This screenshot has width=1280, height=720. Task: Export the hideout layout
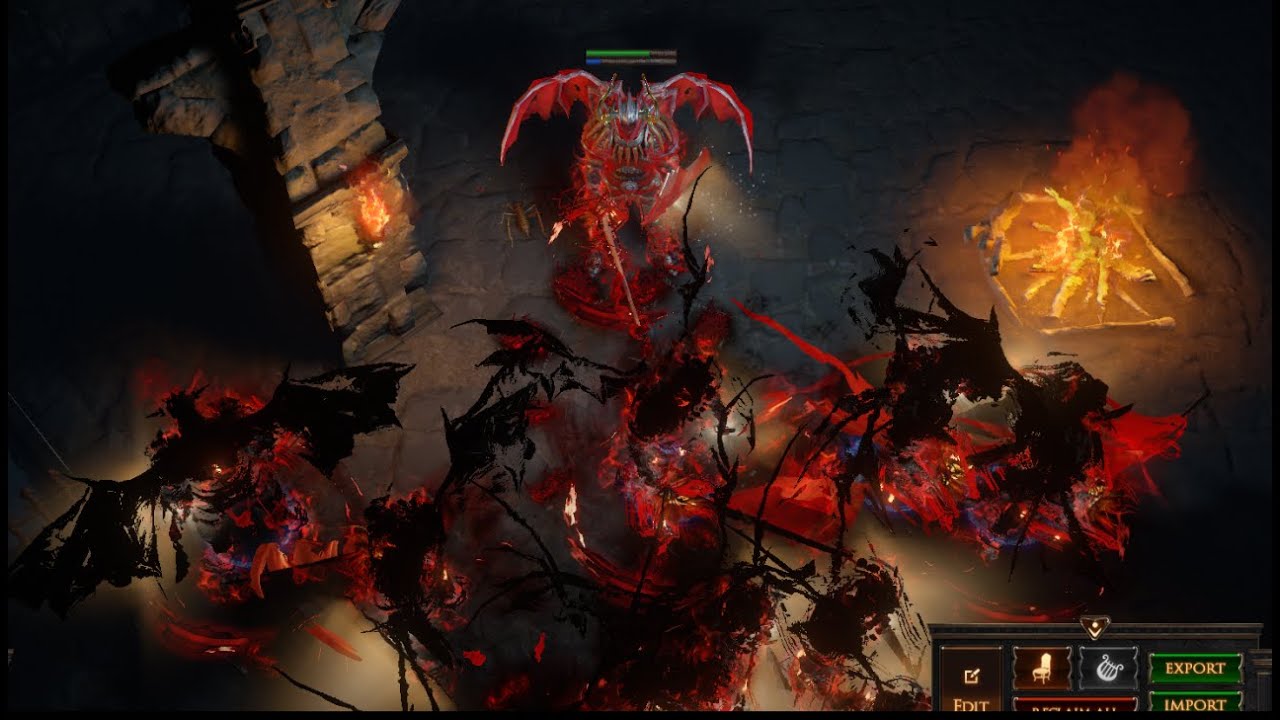(1195, 668)
